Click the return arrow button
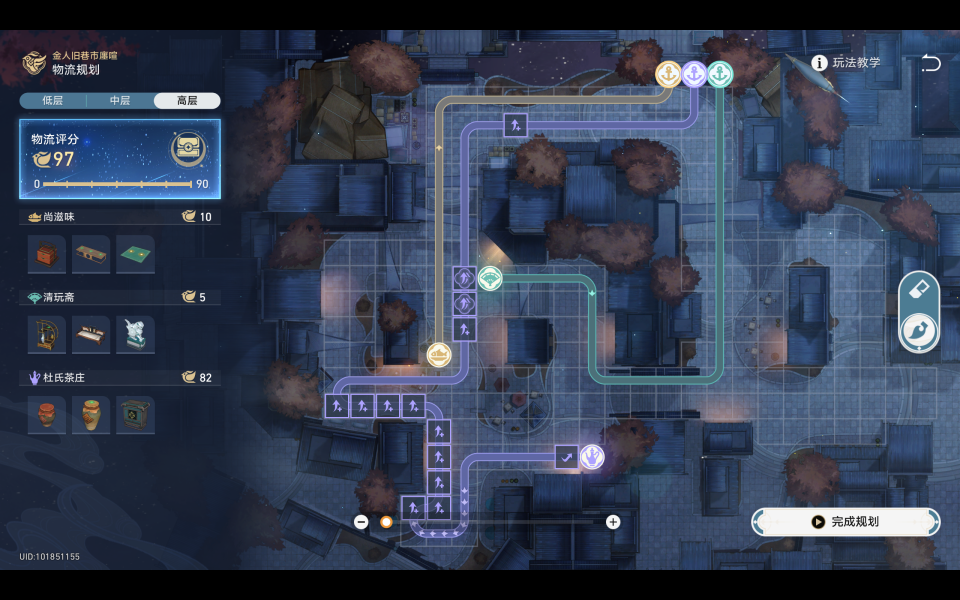Screen dimensions: 960x600 pos(931,63)
